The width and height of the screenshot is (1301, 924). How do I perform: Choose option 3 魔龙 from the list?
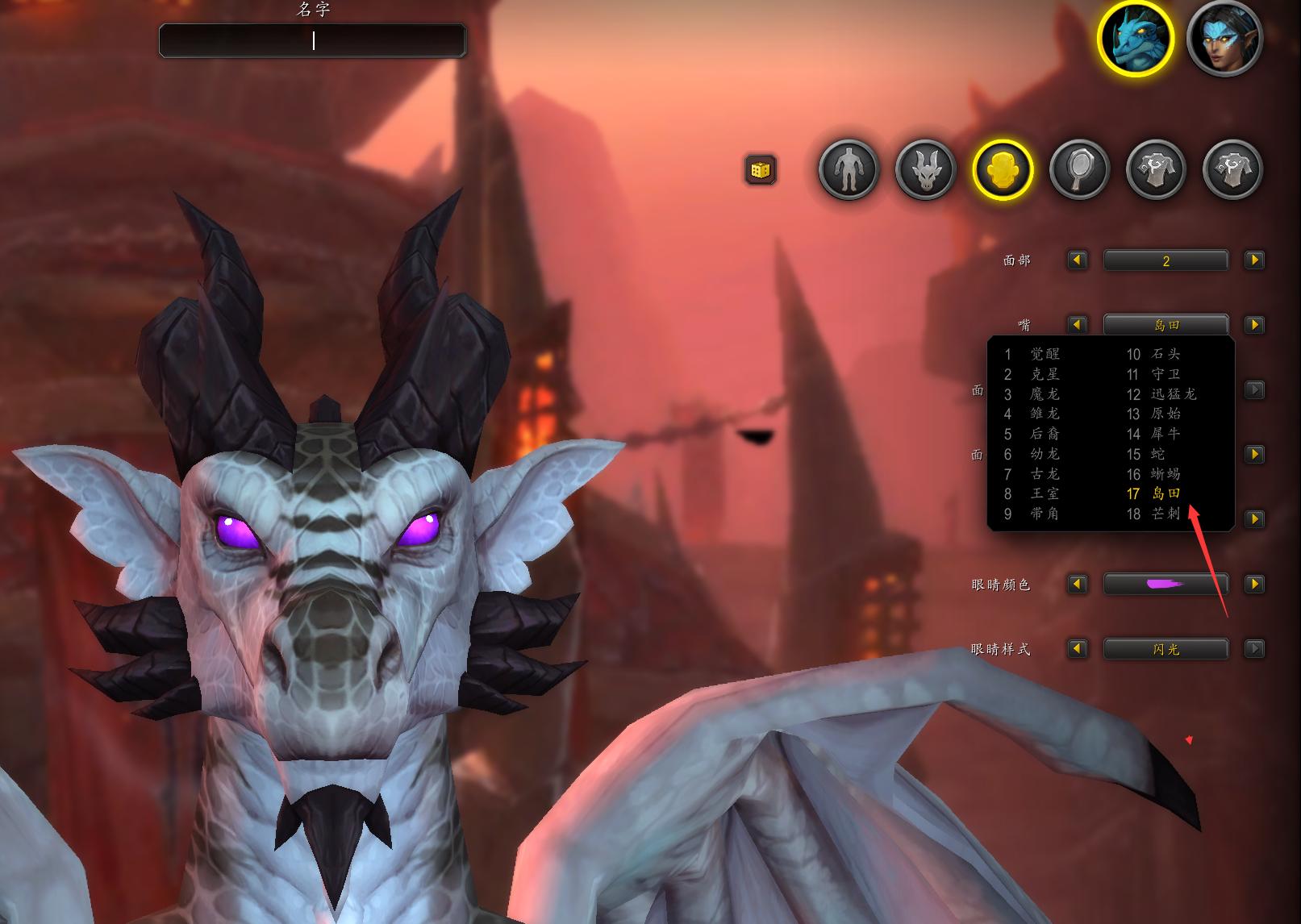point(1045,394)
